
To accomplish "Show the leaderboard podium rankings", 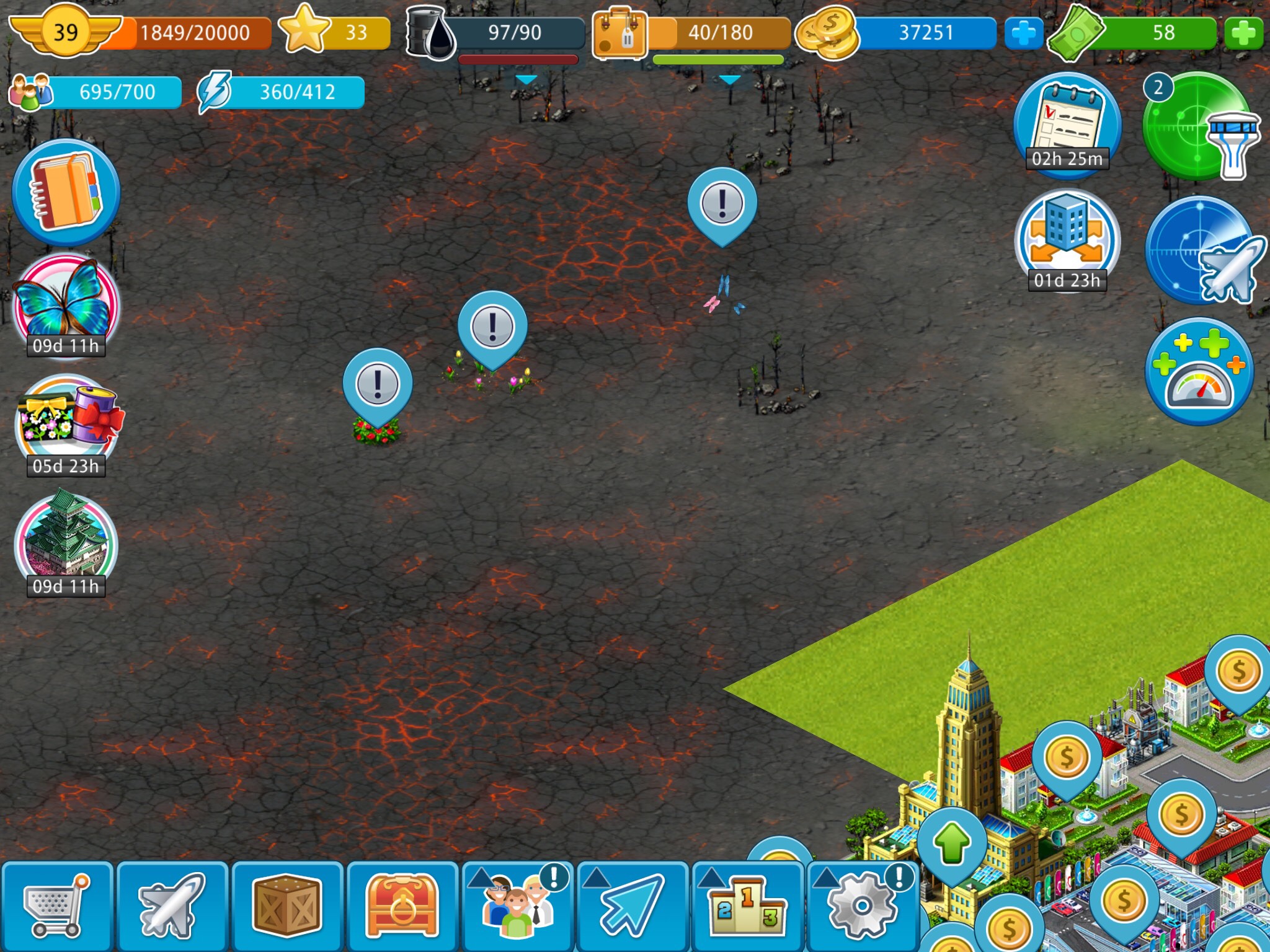I will point(747,906).
